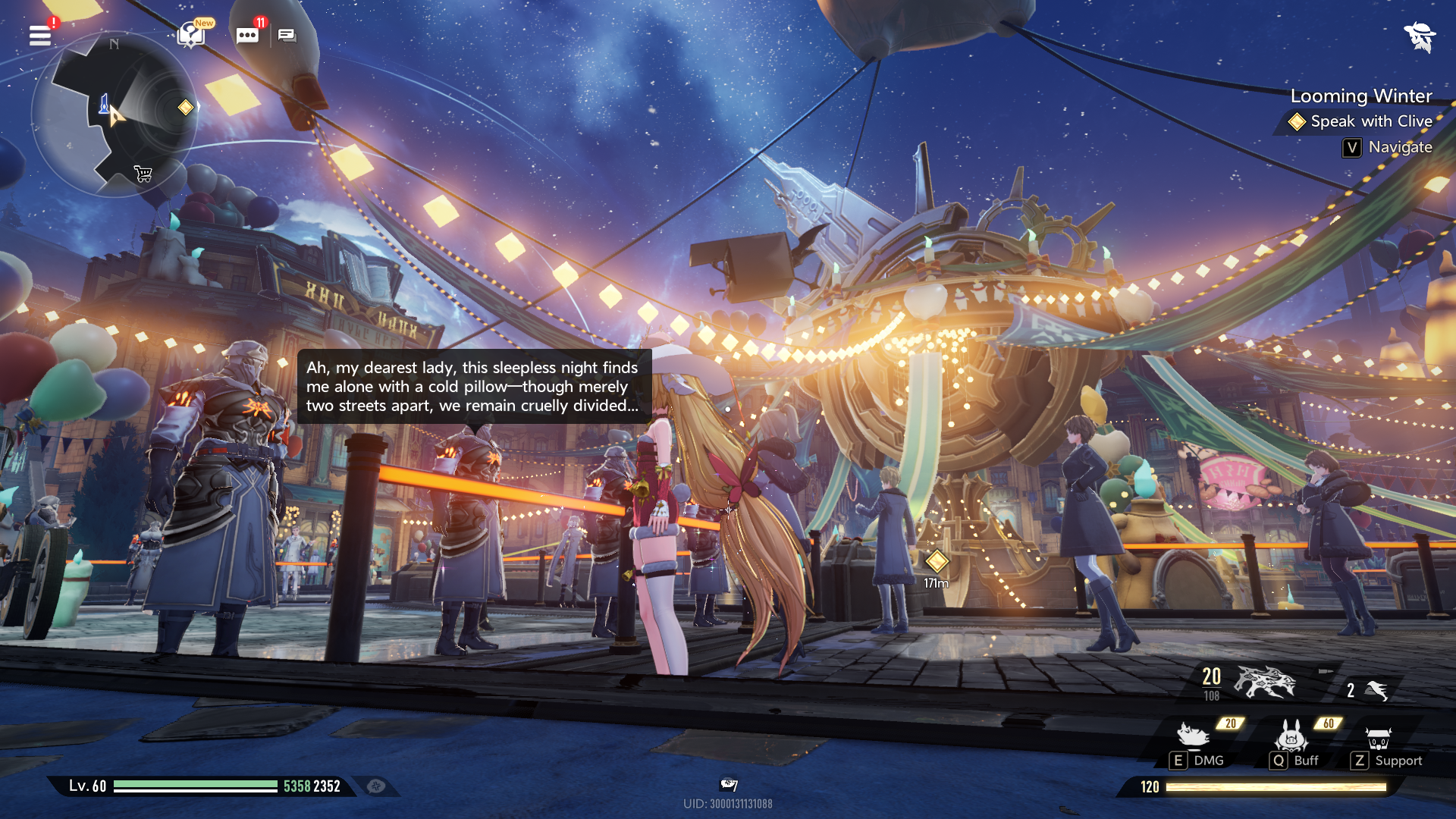Click the 171m quest waypoint marker
The image size is (1456, 819).
click(937, 561)
